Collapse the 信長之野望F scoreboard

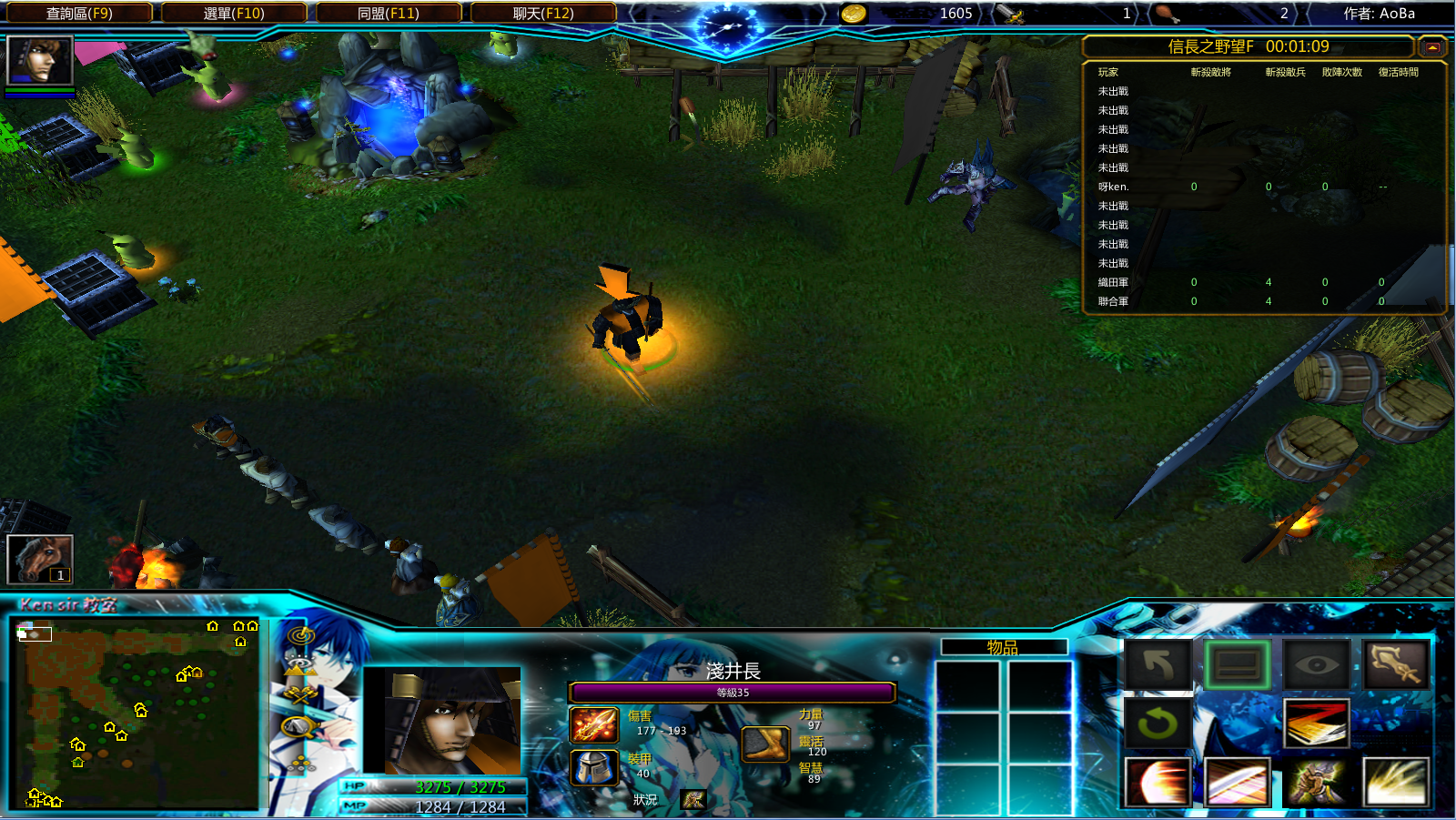click(1432, 47)
